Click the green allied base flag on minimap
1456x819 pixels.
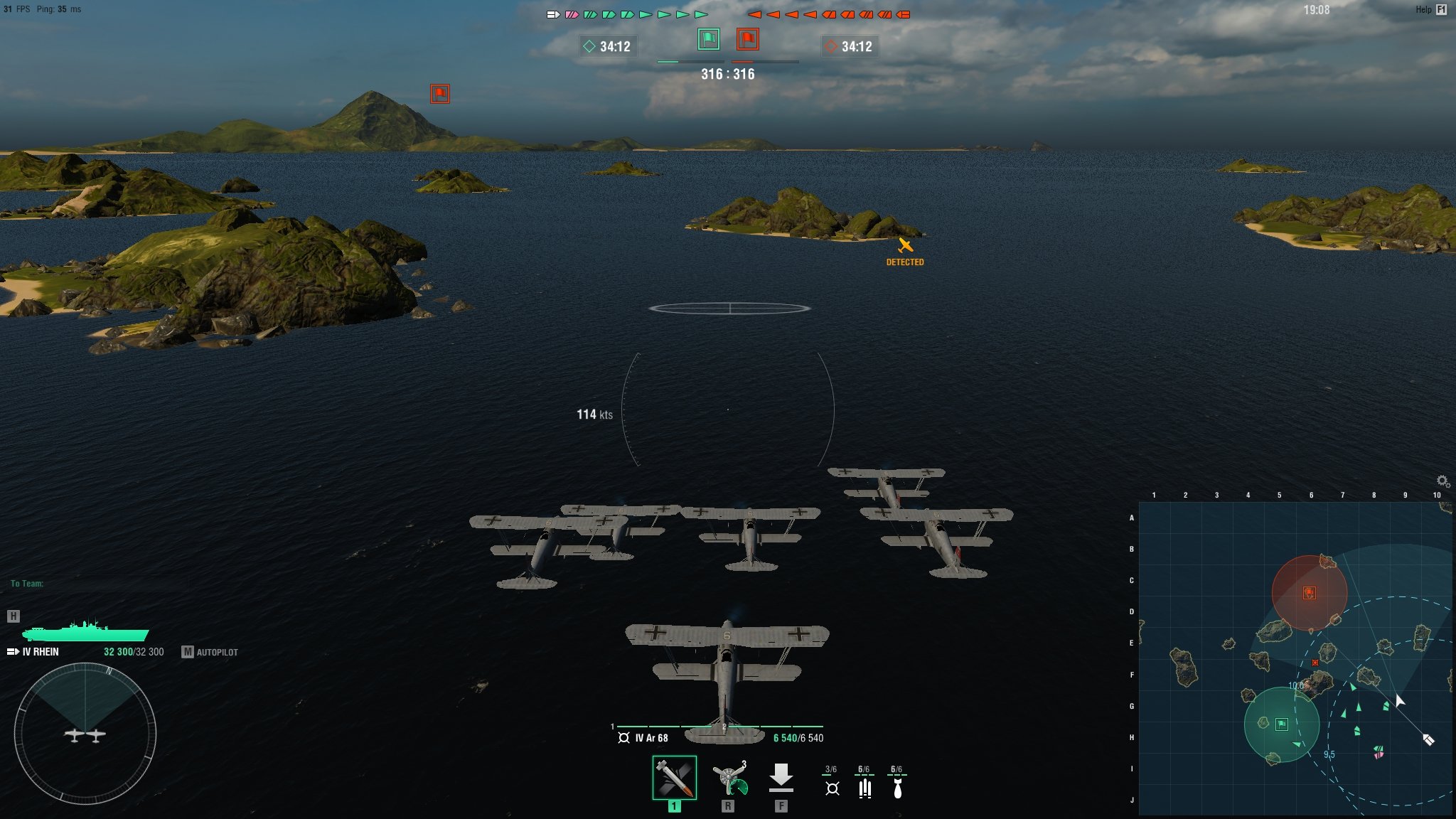1281,724
